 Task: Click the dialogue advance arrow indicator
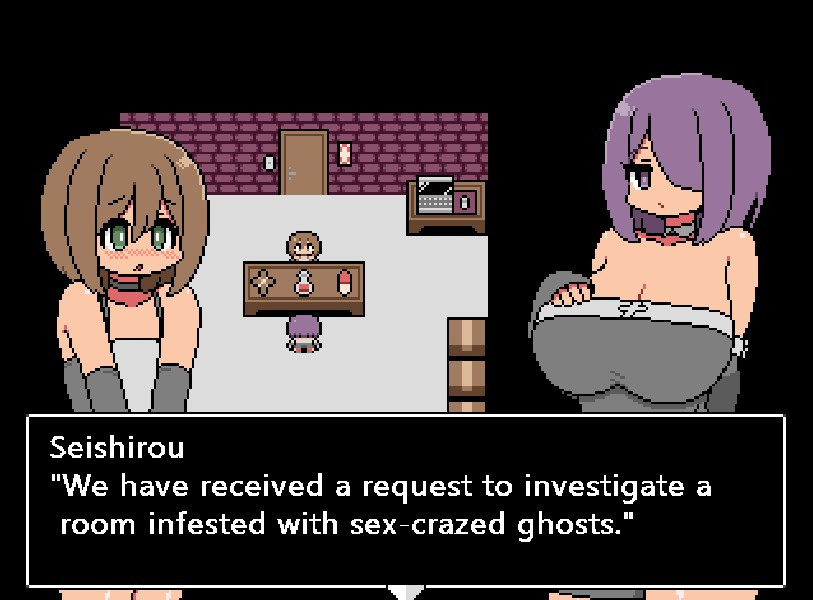[x=406, y=592]
